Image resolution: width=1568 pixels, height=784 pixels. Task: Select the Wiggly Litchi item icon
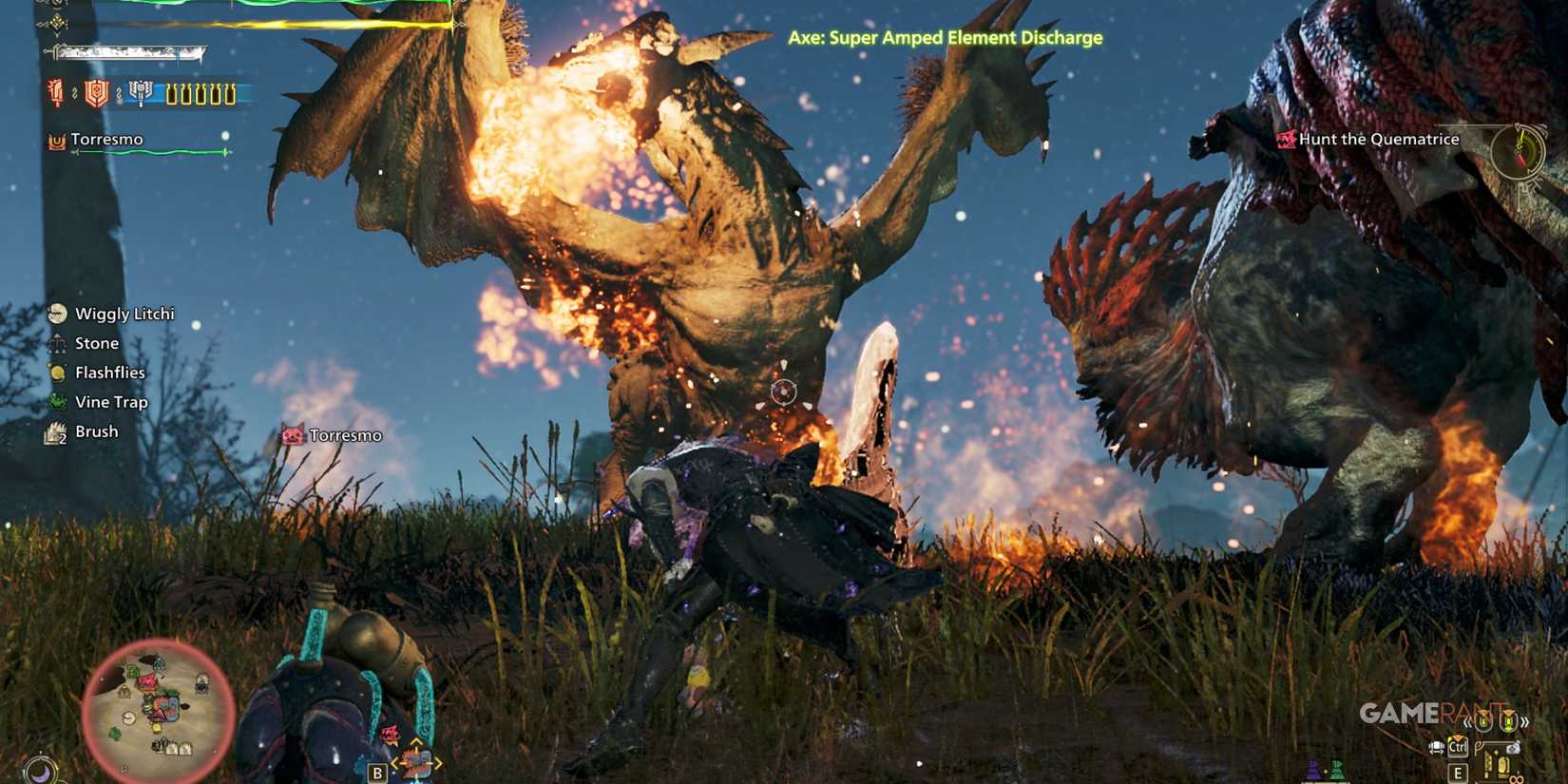click(x=57, y=314)
